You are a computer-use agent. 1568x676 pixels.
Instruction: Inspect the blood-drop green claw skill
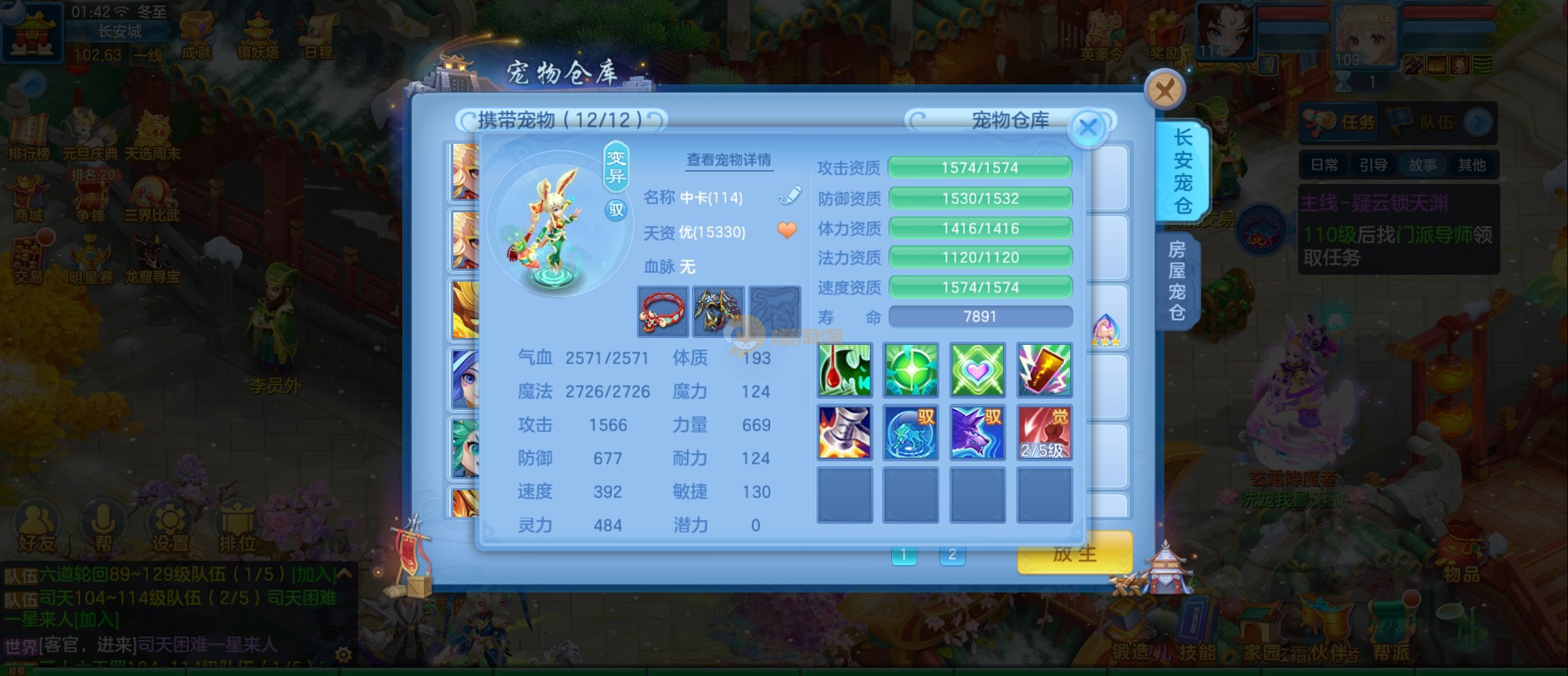(845, 370)
